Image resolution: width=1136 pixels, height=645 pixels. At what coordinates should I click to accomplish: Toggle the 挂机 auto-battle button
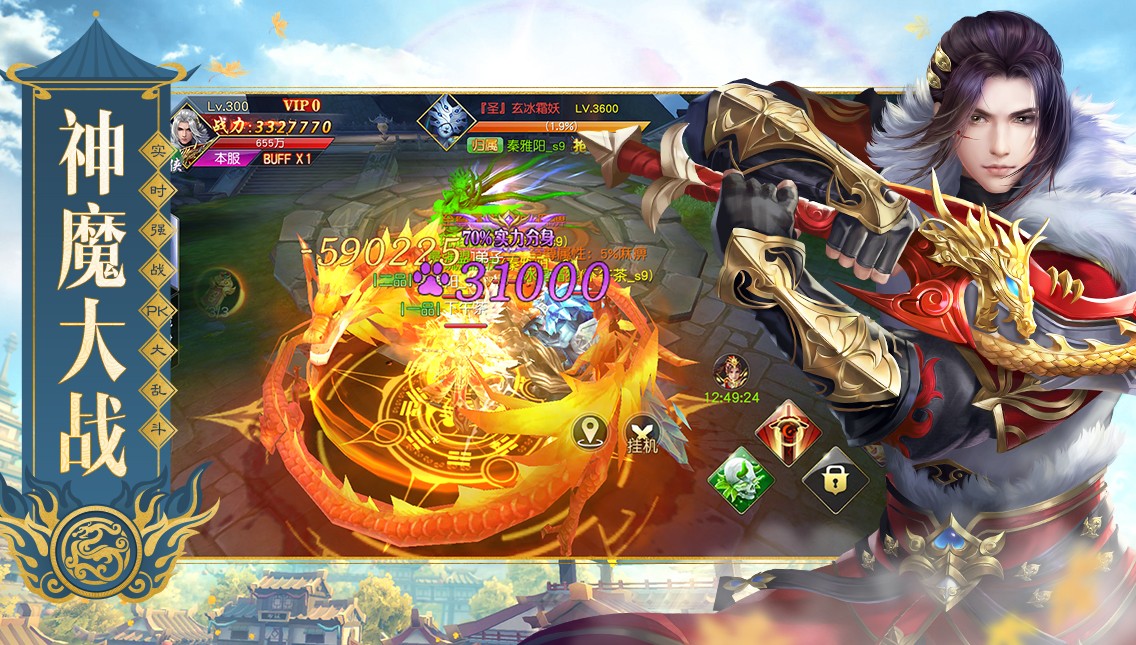pos(642,432)
